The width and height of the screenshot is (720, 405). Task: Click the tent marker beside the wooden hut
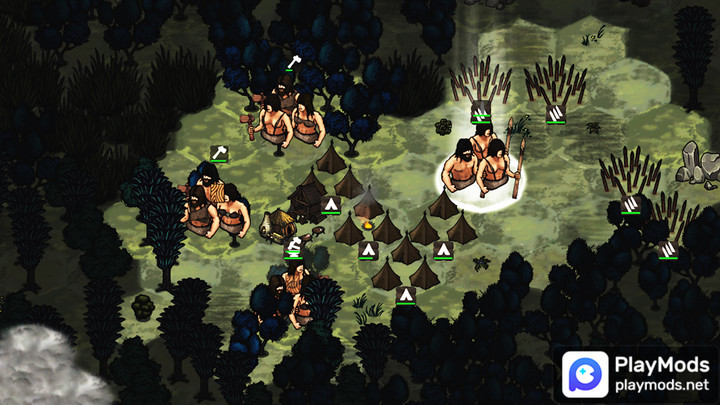pos(330,206)
